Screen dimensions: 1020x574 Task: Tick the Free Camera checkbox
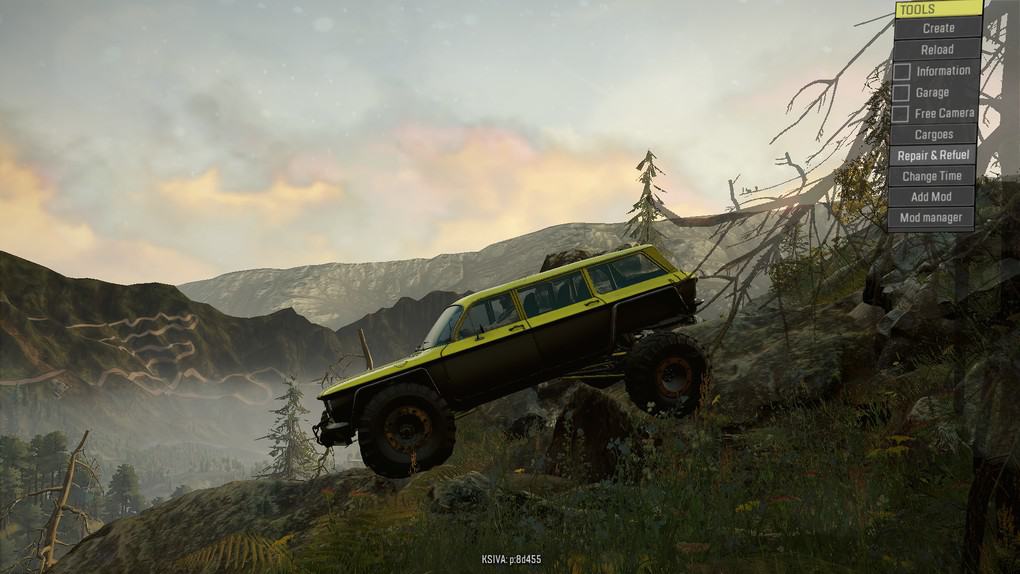pyautogui.click(x=902, y=113)
